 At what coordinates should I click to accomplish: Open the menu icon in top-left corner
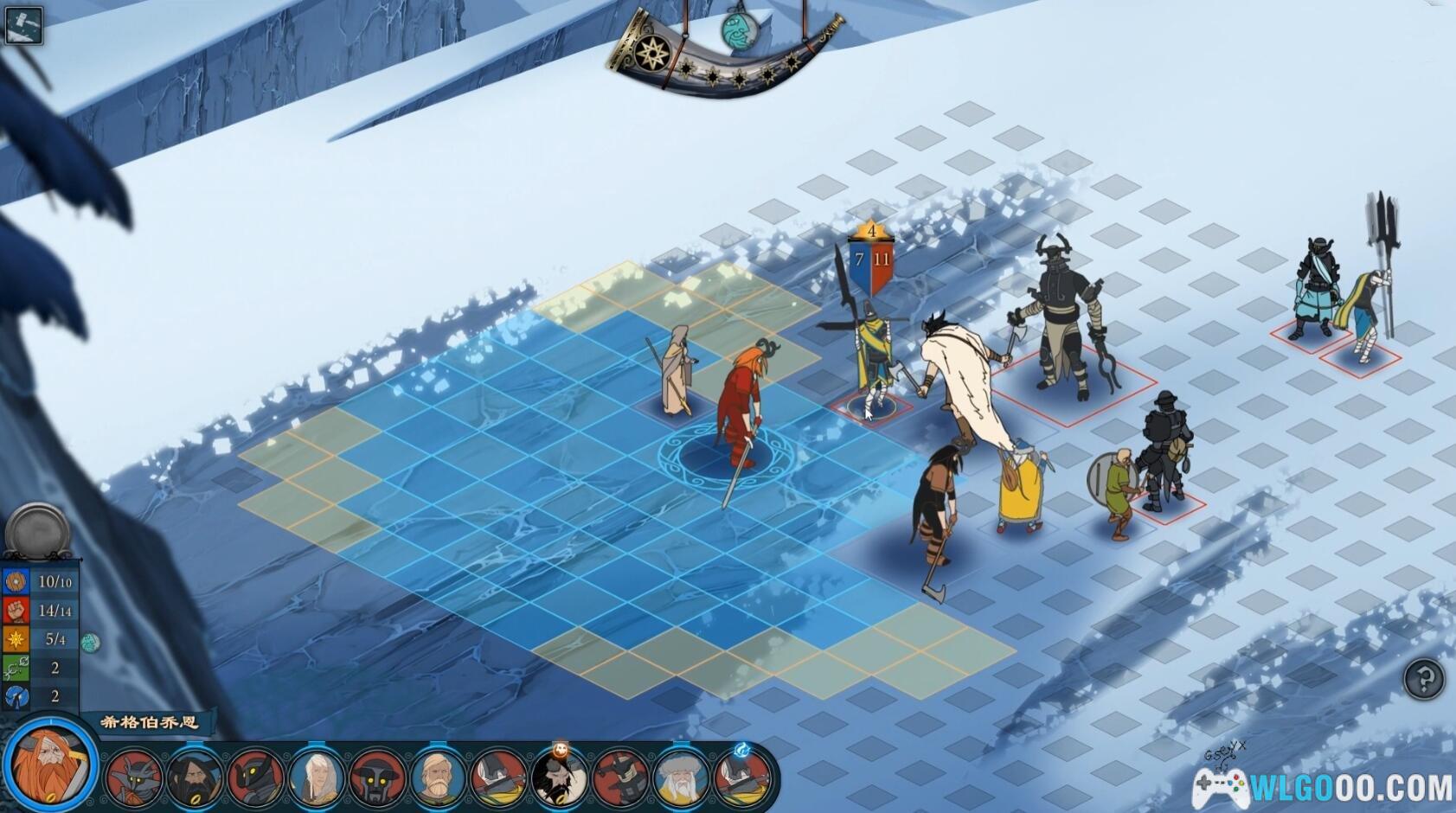click(x=22, y=24)
